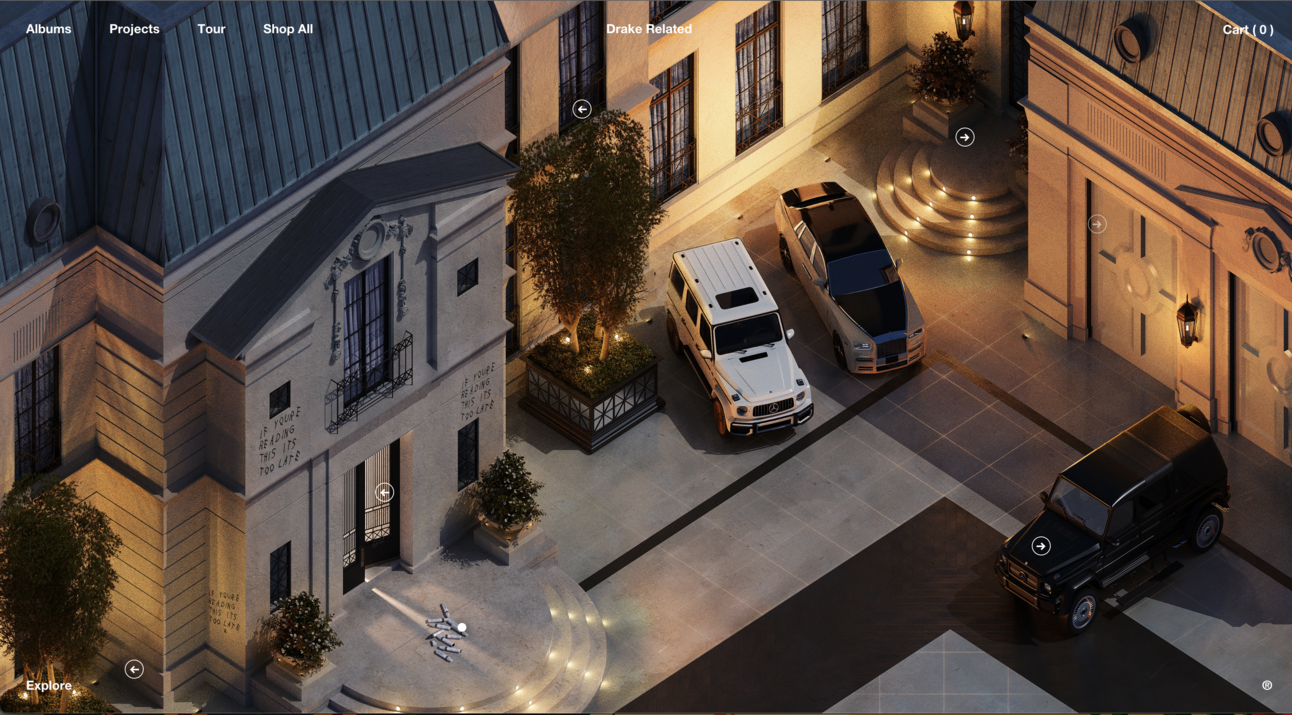Image resolution: width=1292 pixels, height=715 pixels.
Task: Click the registered trademark symbol icon
Action: (x=1267, y=685)
